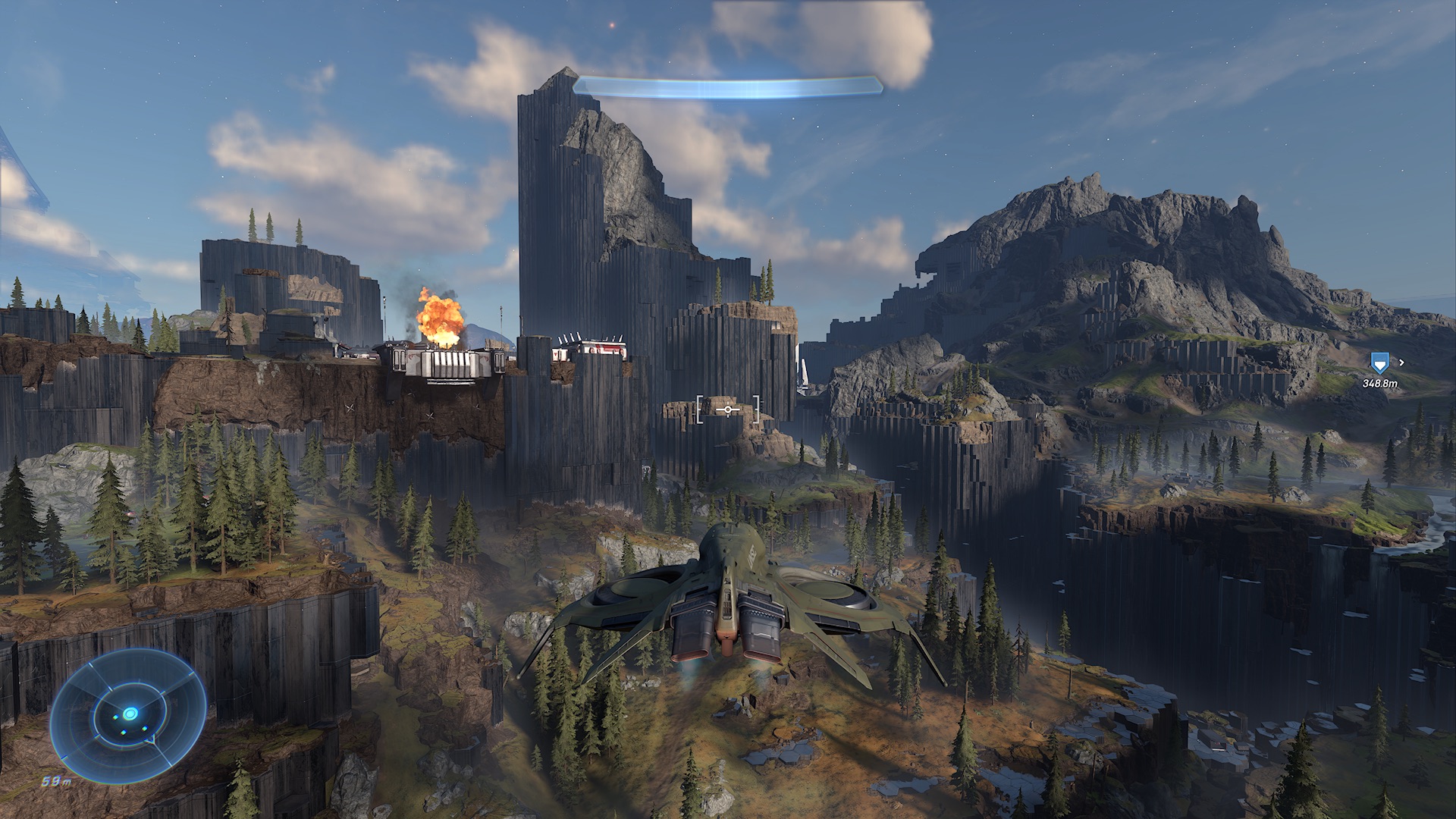
Task: Click the circular motion tracker radar
Action: [x=129, y=714]
